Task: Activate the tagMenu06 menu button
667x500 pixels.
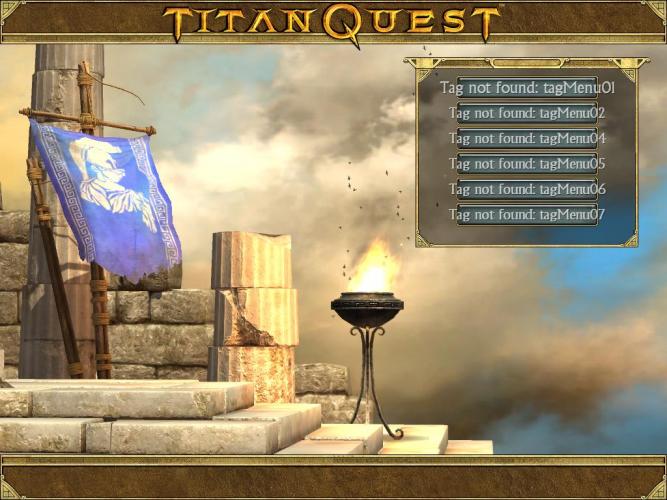Action: coord(527,189)
